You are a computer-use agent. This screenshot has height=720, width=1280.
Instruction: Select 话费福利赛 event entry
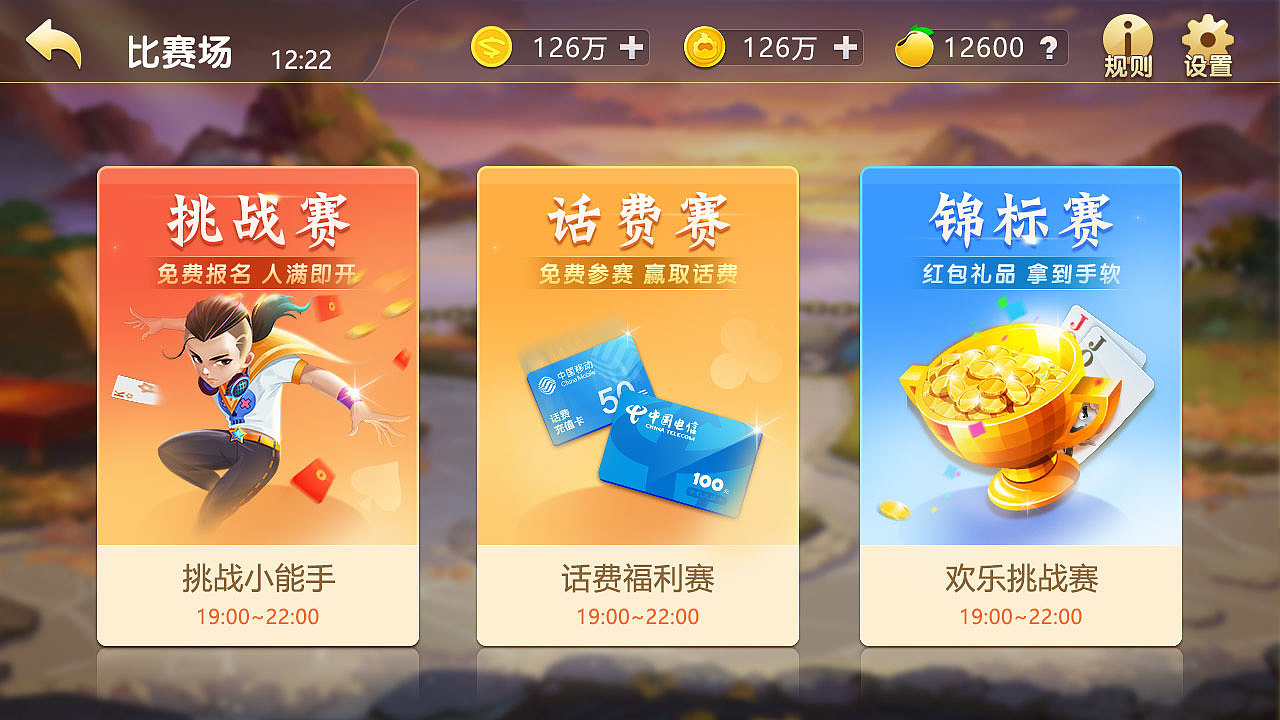click(x=637, y=578)
